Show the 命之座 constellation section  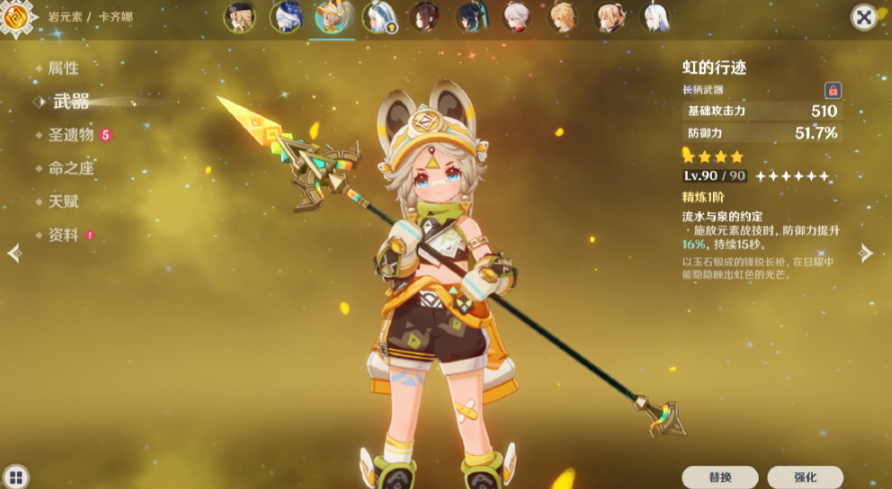pos(71,168)
